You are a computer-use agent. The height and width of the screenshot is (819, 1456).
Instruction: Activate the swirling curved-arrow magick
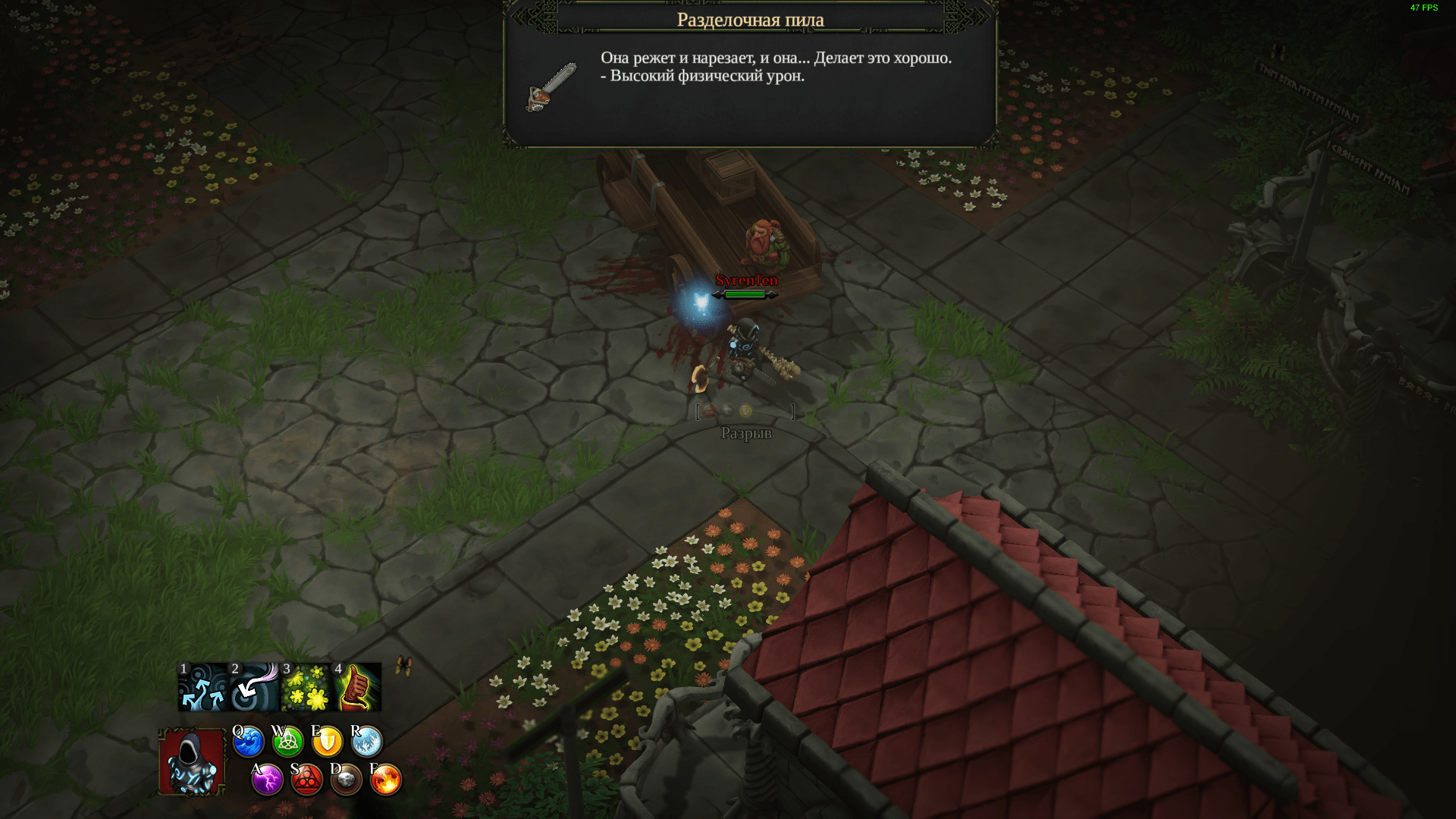tap(254, 687)
